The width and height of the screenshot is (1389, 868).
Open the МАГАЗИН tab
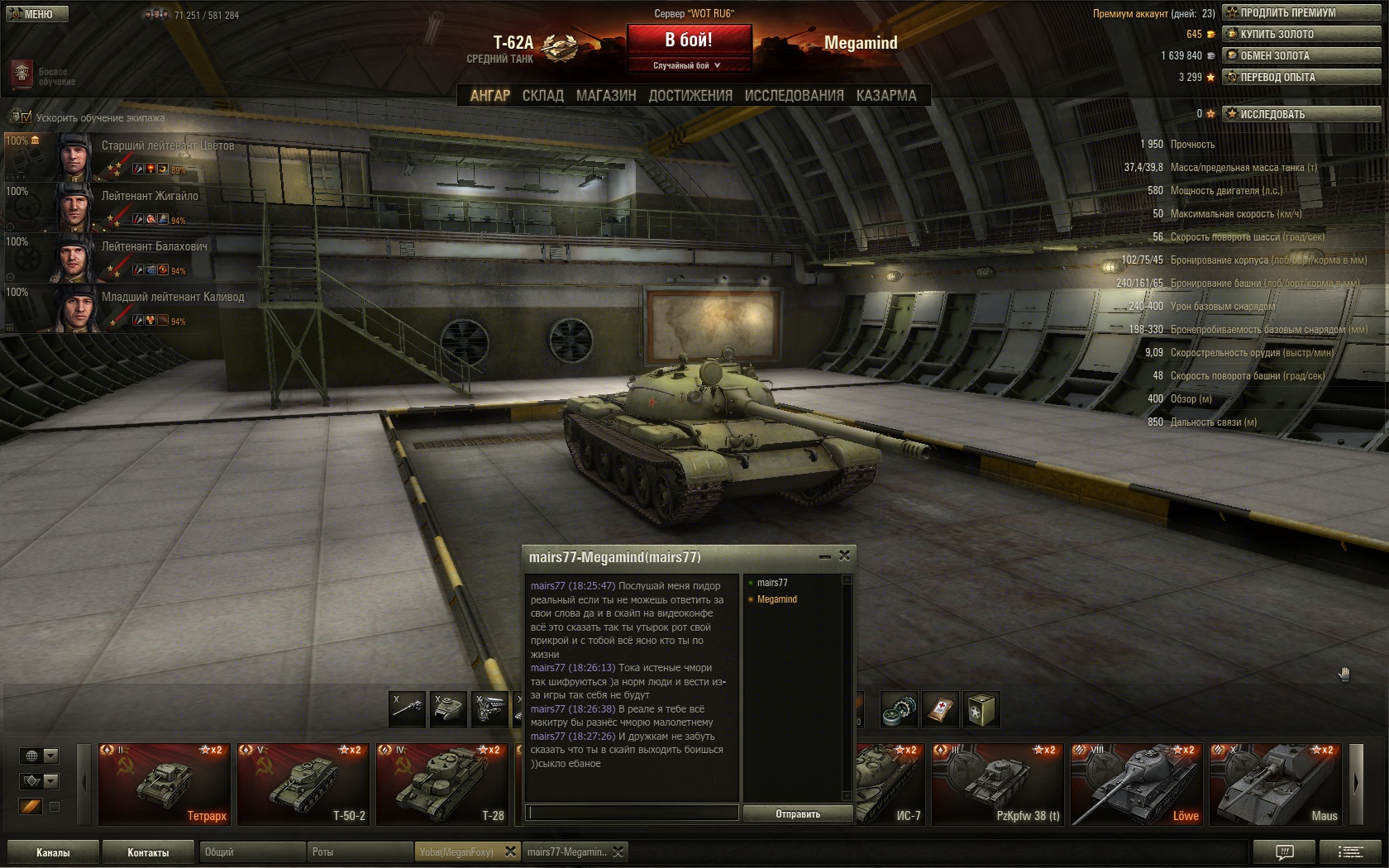click(606, 96)
